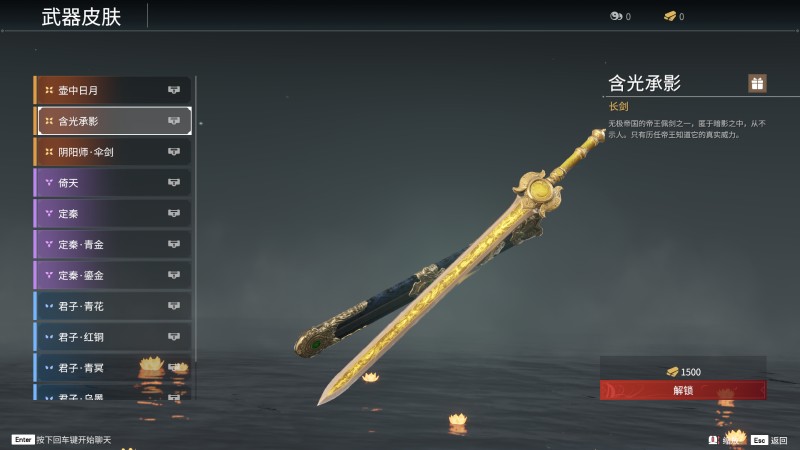Select the 阴阳师·伞剑 skin
800x450 pixels.
[112, 152]
